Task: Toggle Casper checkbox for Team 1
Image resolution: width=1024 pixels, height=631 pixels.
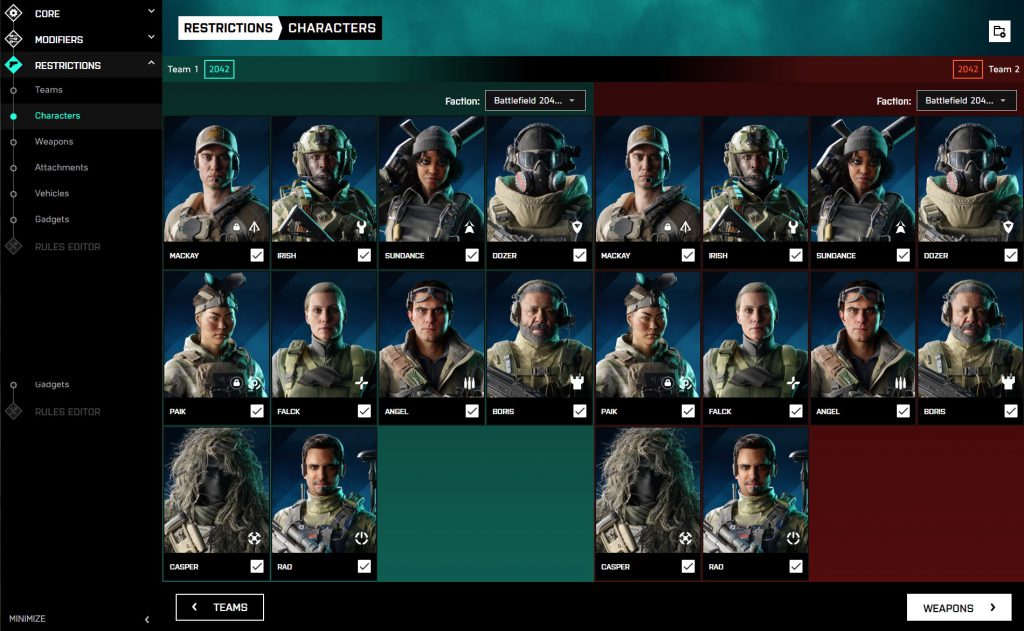Action: (x=257, y=567)
